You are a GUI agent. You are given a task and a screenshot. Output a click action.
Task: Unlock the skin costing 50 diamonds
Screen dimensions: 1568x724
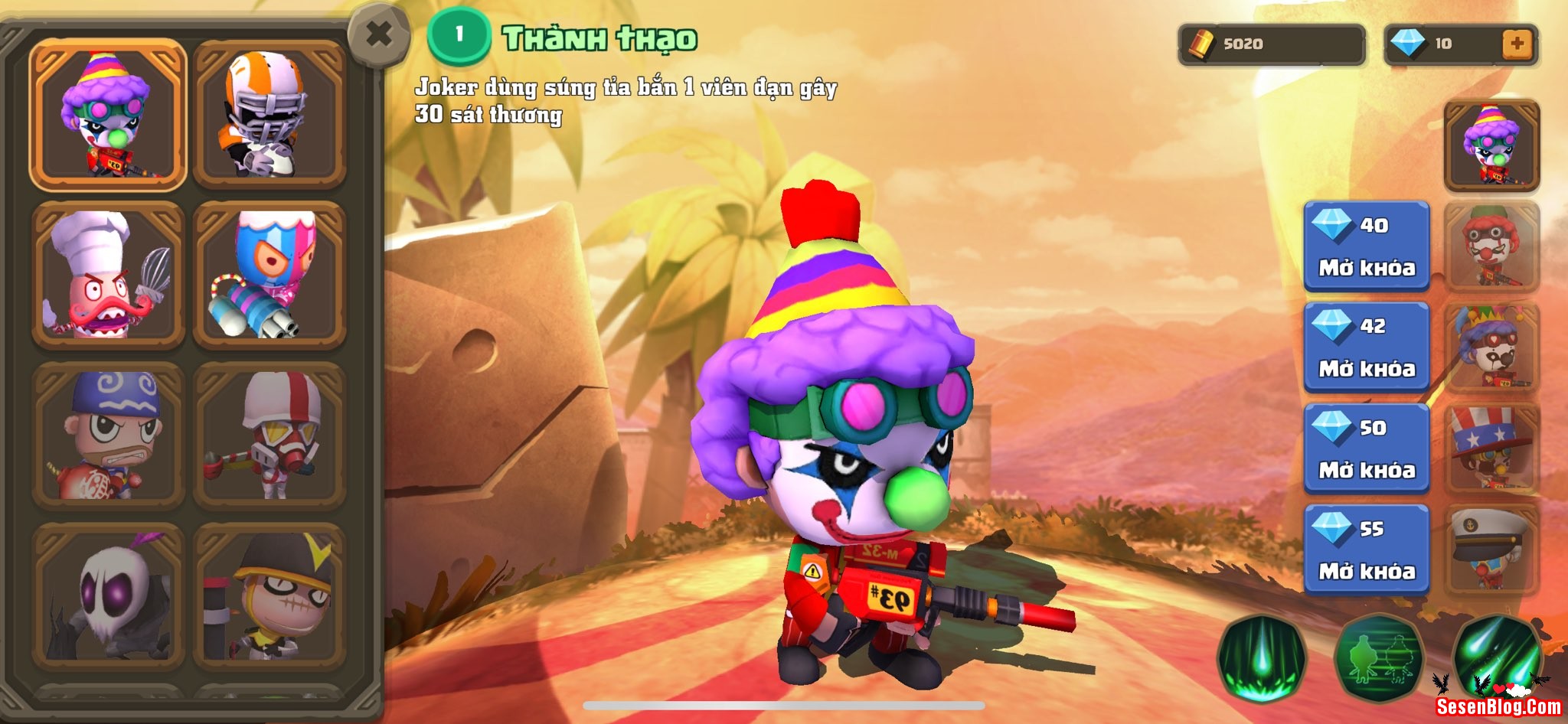[1367, 448]
